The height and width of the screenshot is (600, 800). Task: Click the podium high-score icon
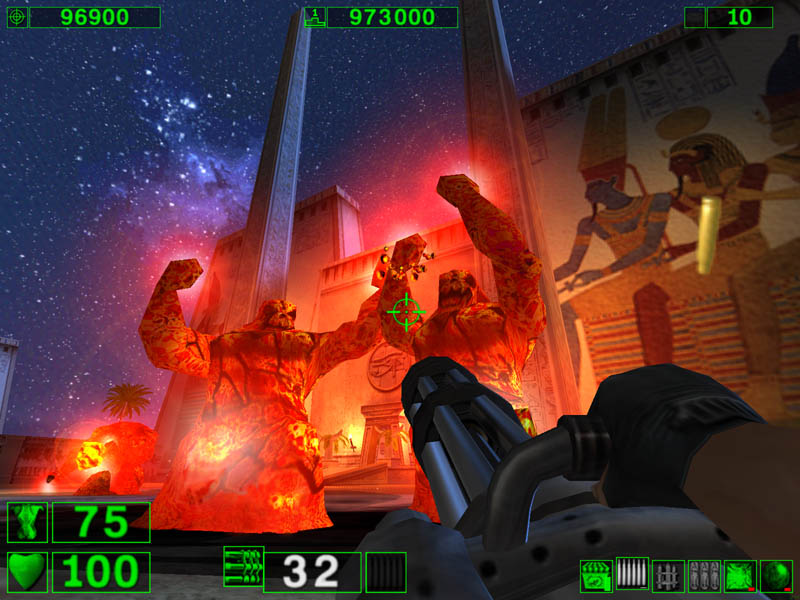coord(314,17)
